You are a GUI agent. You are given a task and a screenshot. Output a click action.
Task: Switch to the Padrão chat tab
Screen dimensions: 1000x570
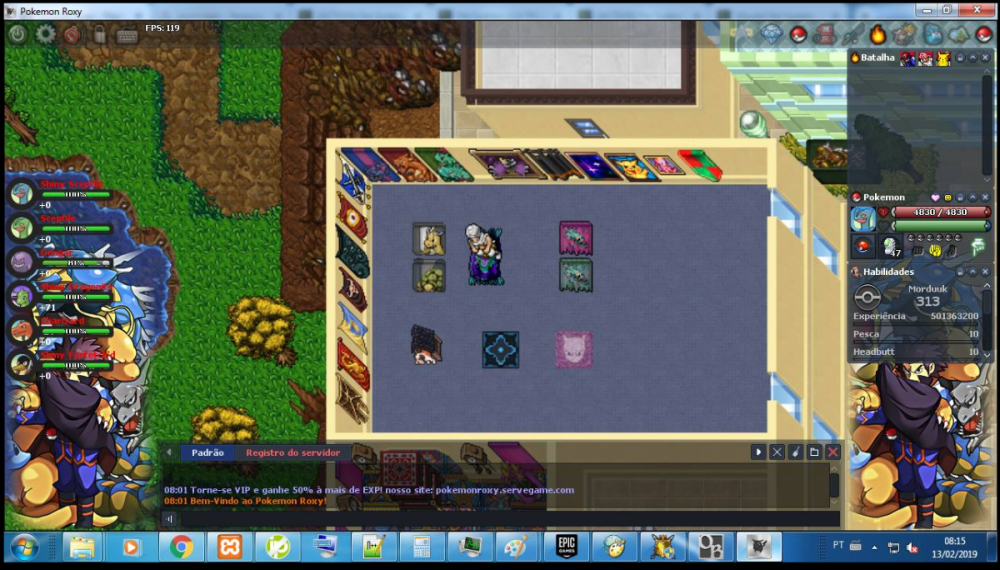(207, 453)
